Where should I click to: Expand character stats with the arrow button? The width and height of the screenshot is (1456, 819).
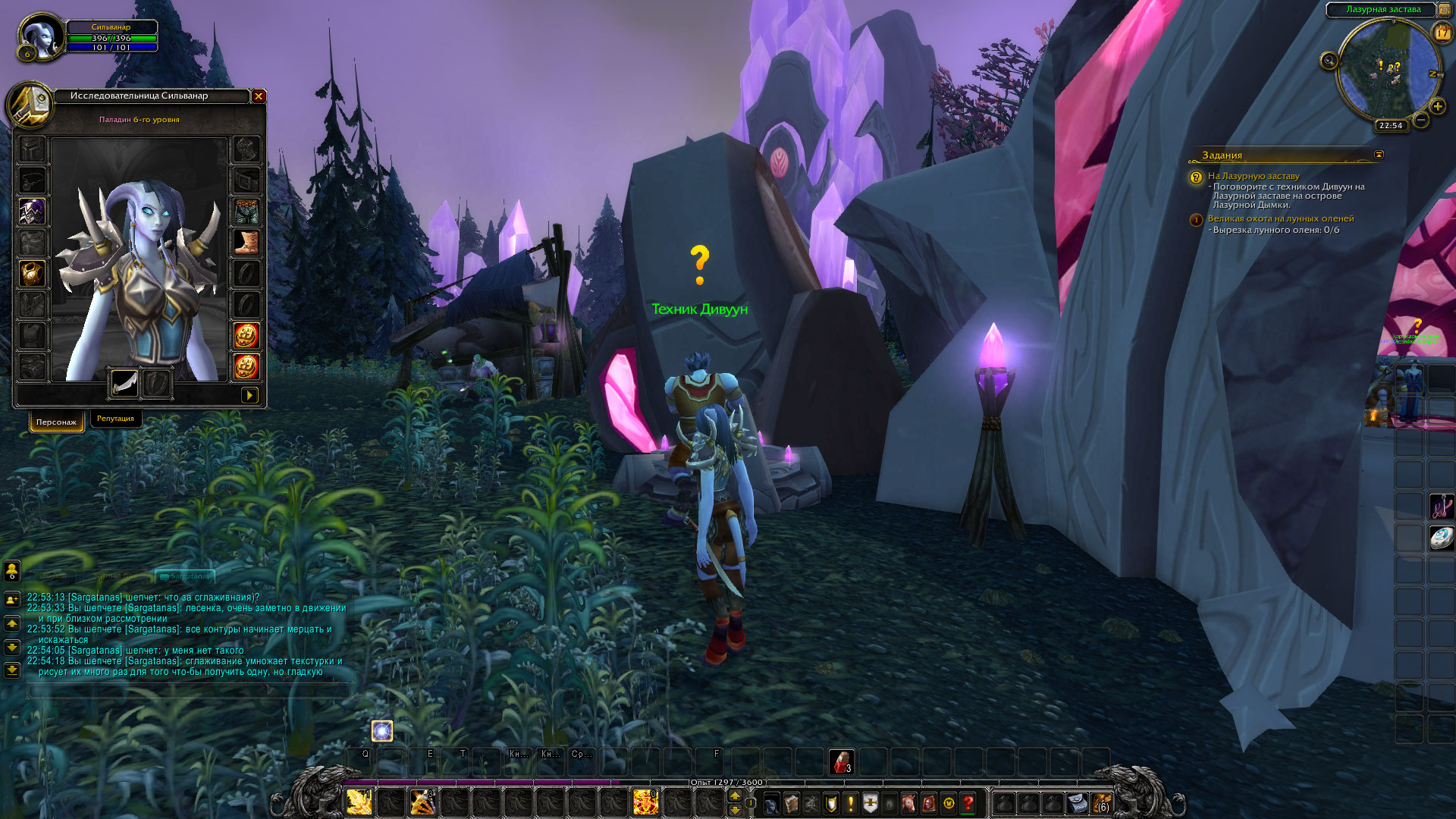pyautogui.click(x=249, y=395)
